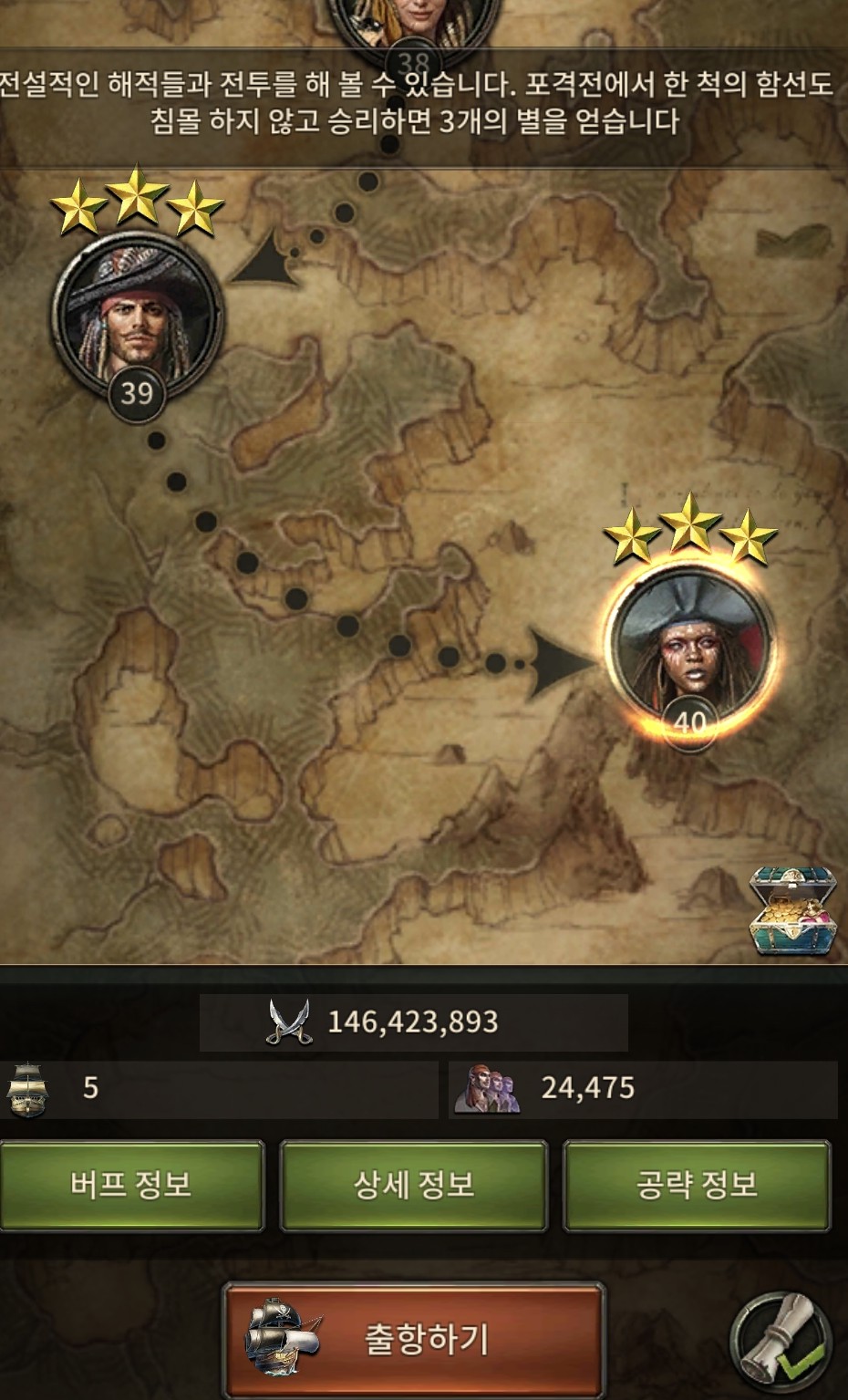Open the treasure chest rewards
The height and width of the screenshot is (1400, 848).
[791, 912]
